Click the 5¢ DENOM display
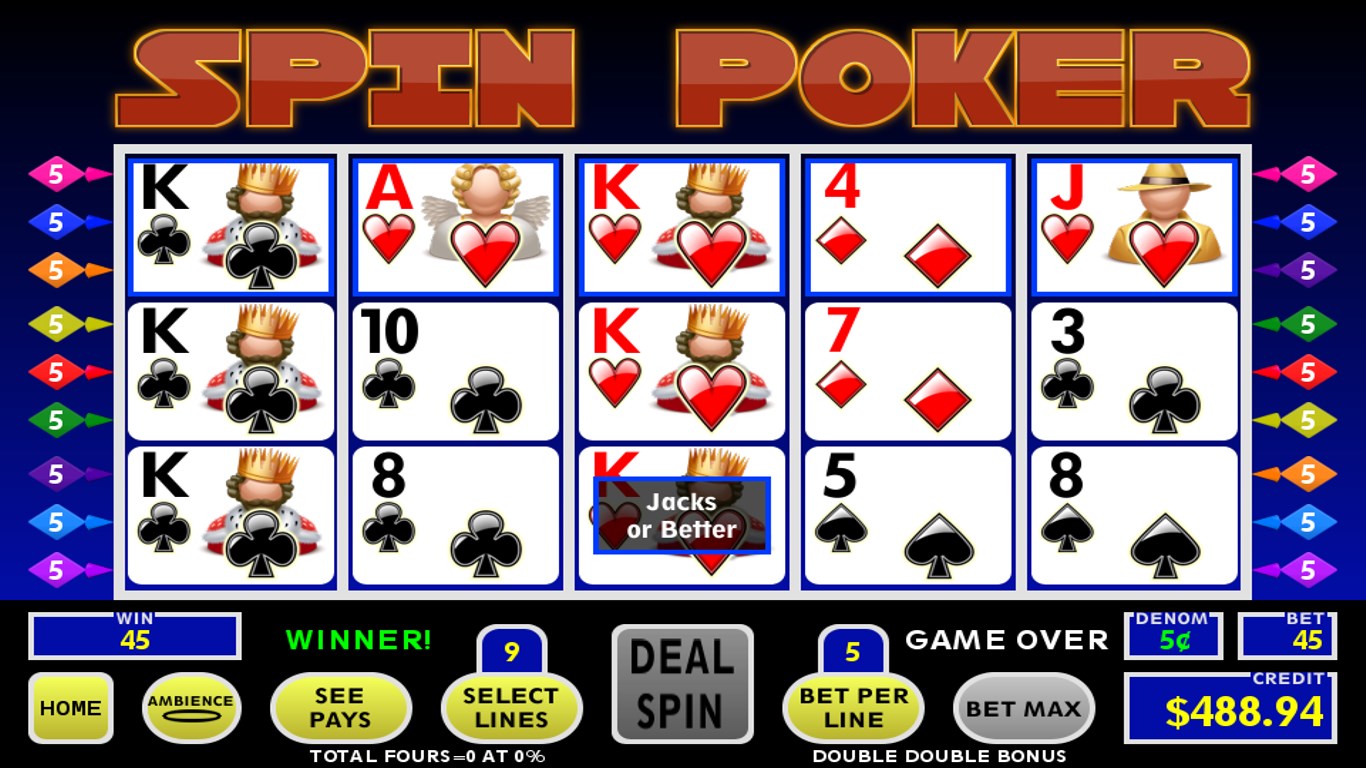This screenshot has width=1366, height=768. (1173, 633)
